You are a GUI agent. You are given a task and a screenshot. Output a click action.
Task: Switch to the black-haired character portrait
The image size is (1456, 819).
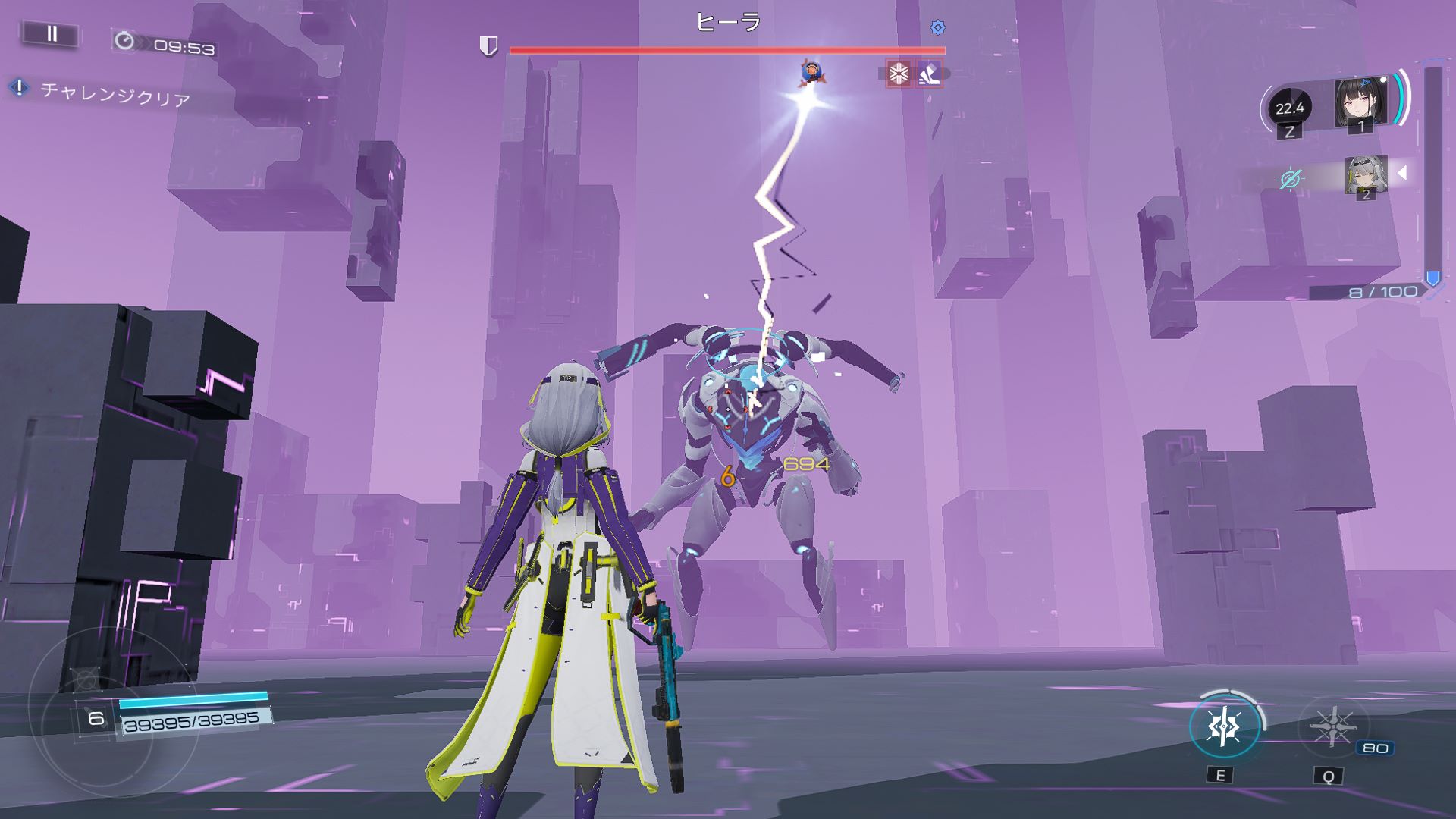point(1360,102)
